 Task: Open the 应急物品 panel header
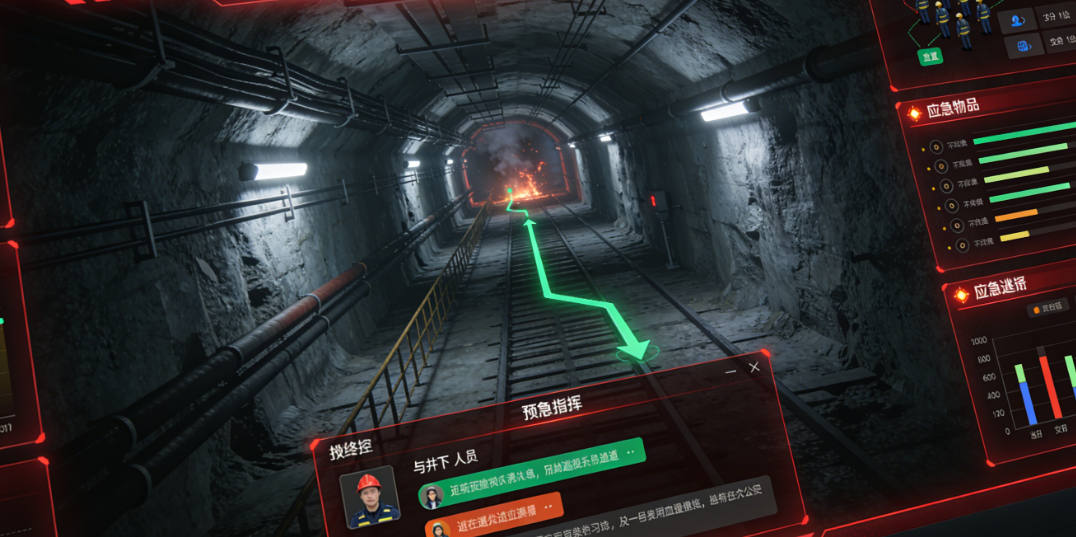tap(952, 108)
